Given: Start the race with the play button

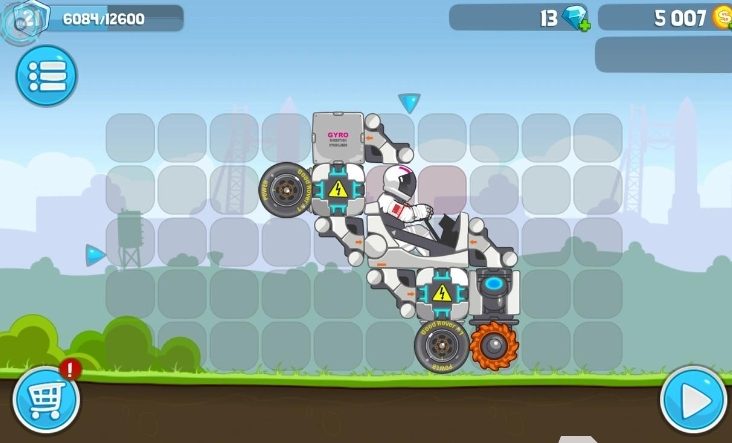Looking at the screenshot, I should click(x=693, y=400).
